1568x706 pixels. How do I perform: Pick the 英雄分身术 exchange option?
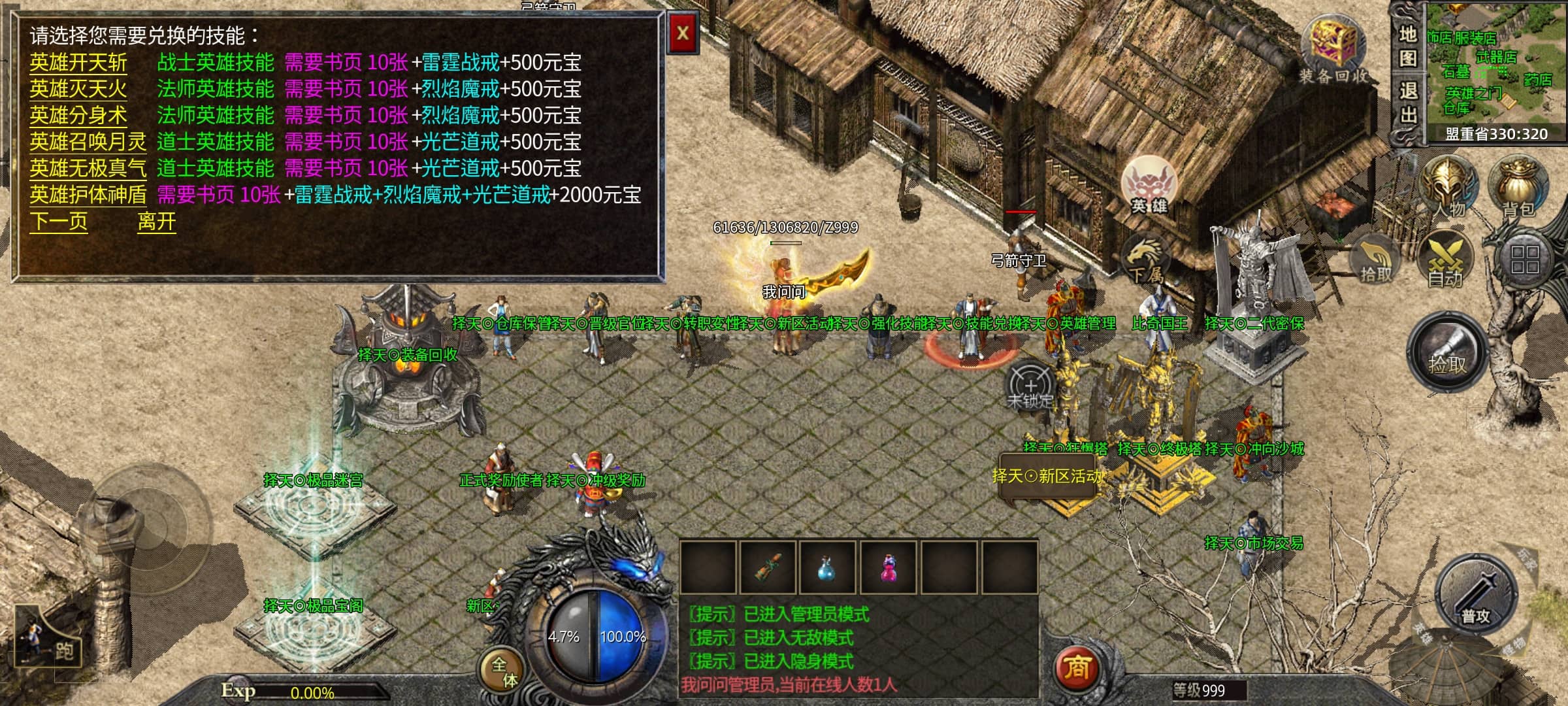(78, 116)
